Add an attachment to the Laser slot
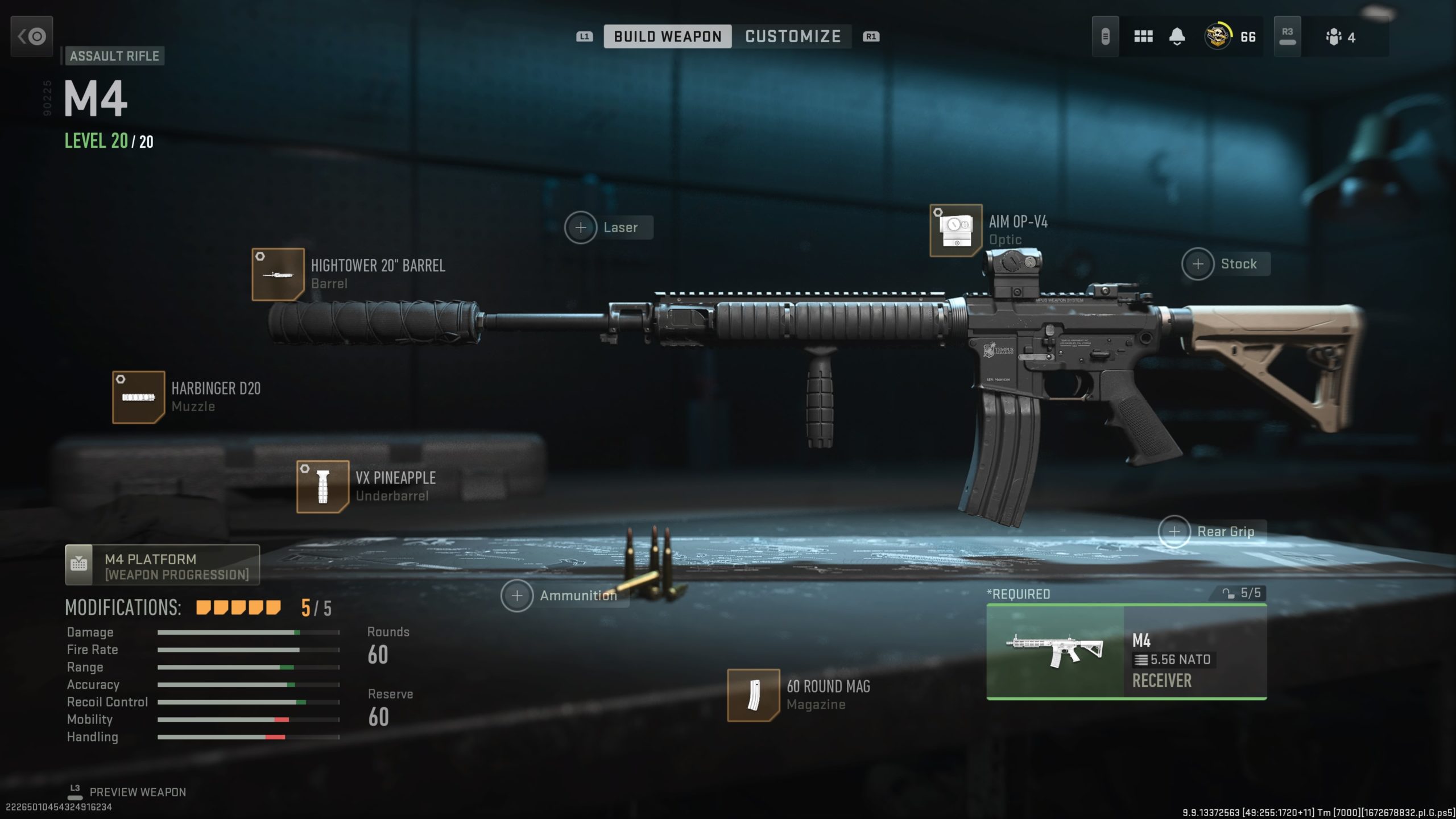 pos(581,227)
